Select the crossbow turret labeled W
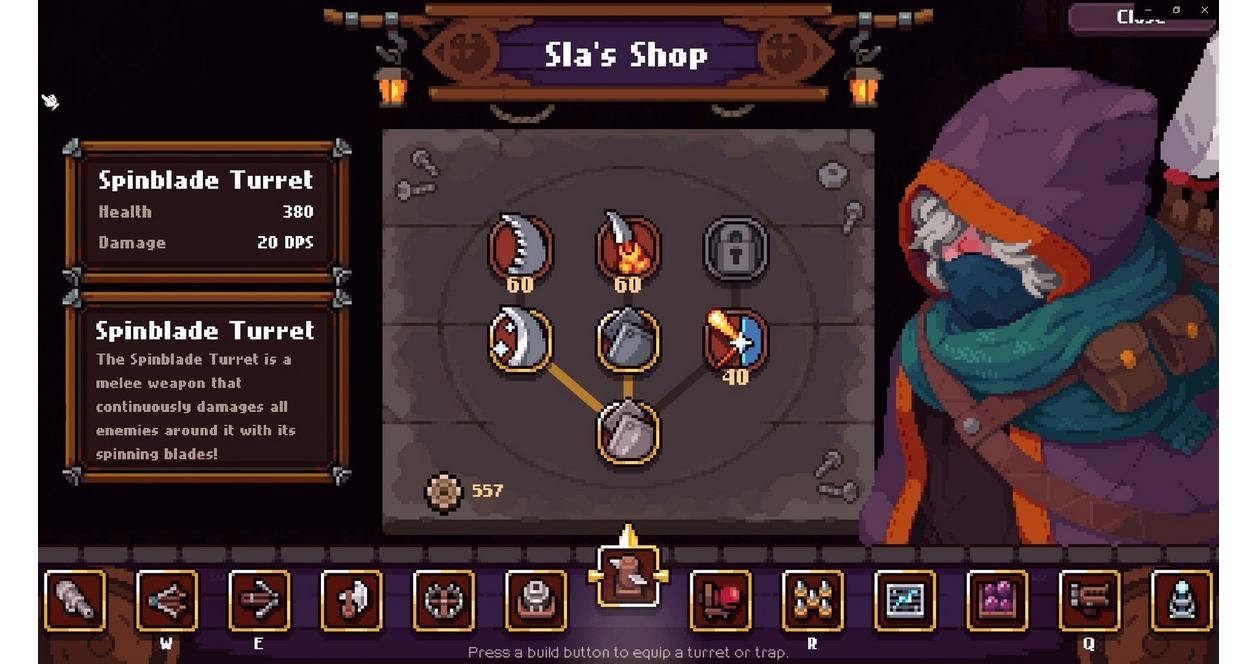 166,601
